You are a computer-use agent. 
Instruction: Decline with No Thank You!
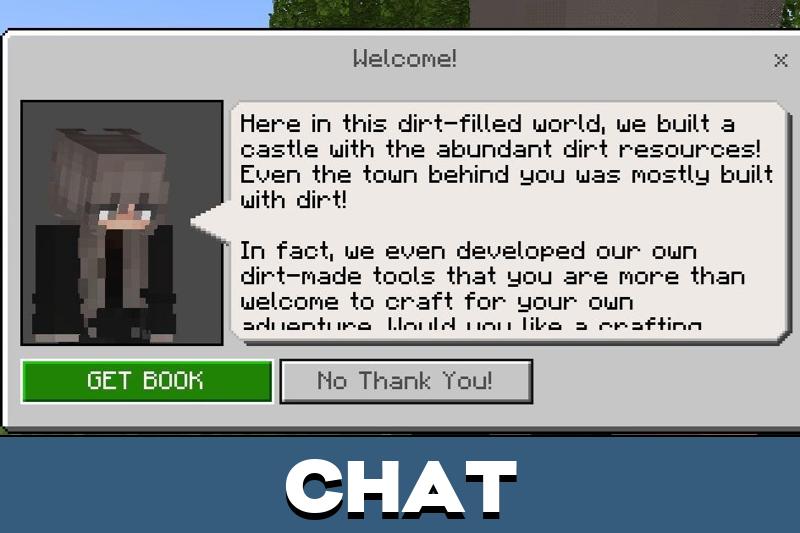[405, 381]
